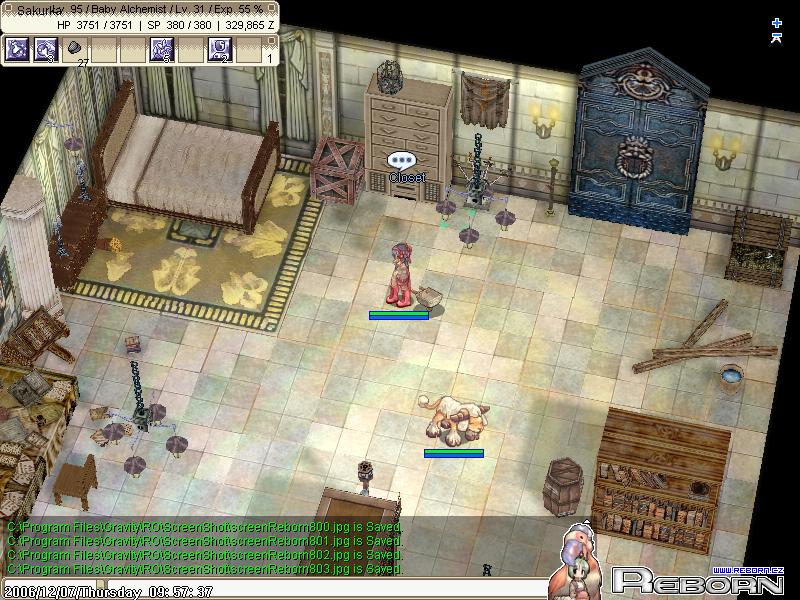Screen dimensions: 800x600
Task: Use the hotbar skill marked level 3
Action: pos(46,49)
